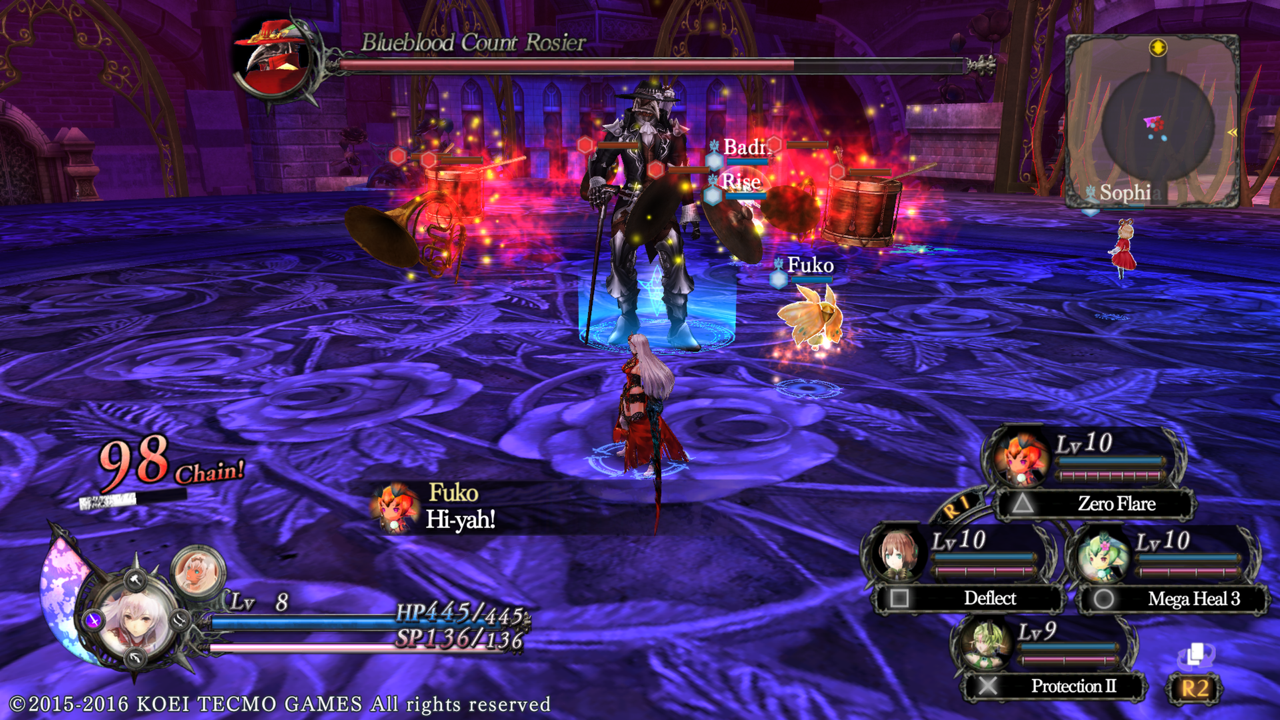Choose the brown-haired Deflect servan portrait
1280x720 pixels.
coord(897,555)
